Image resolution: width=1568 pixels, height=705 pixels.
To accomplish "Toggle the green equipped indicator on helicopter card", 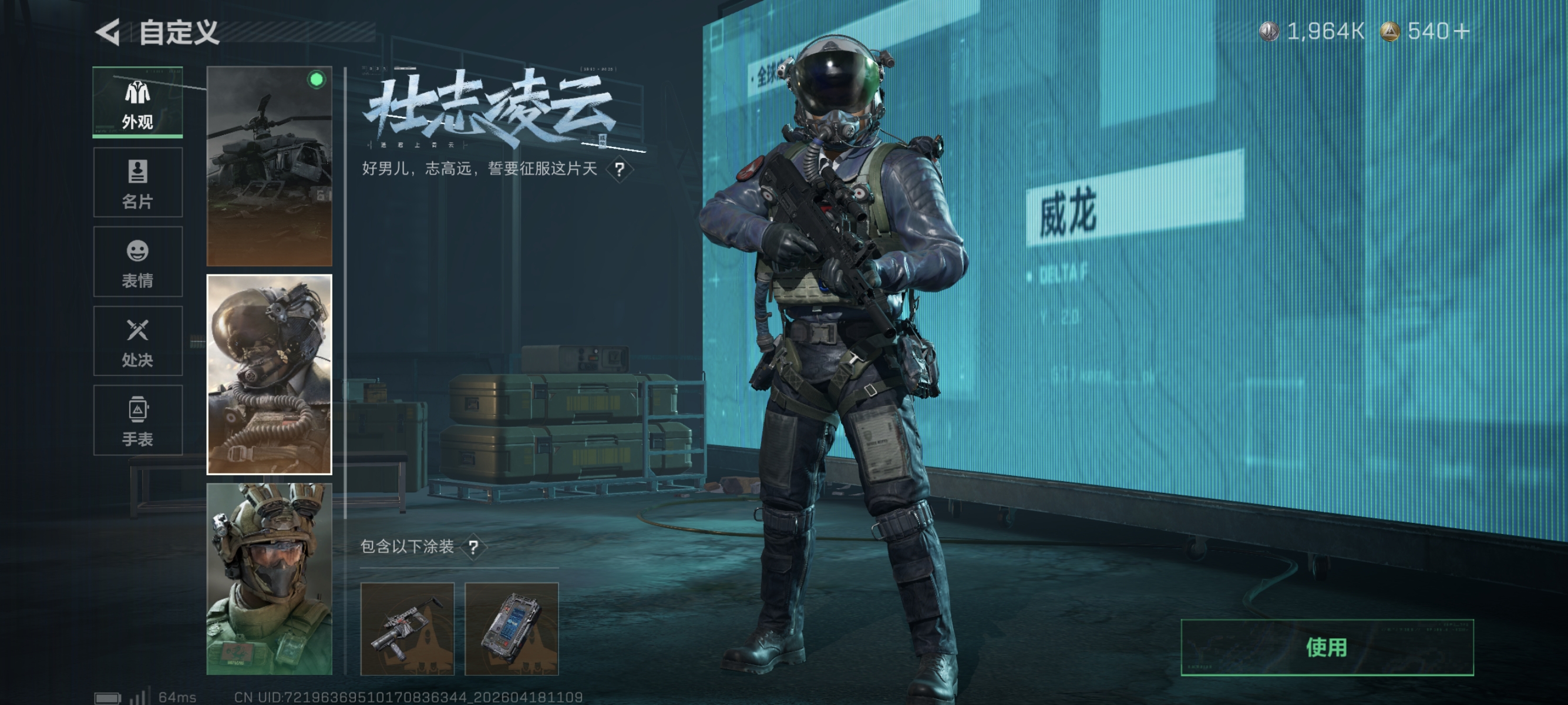I will click(x=316, y=79).
